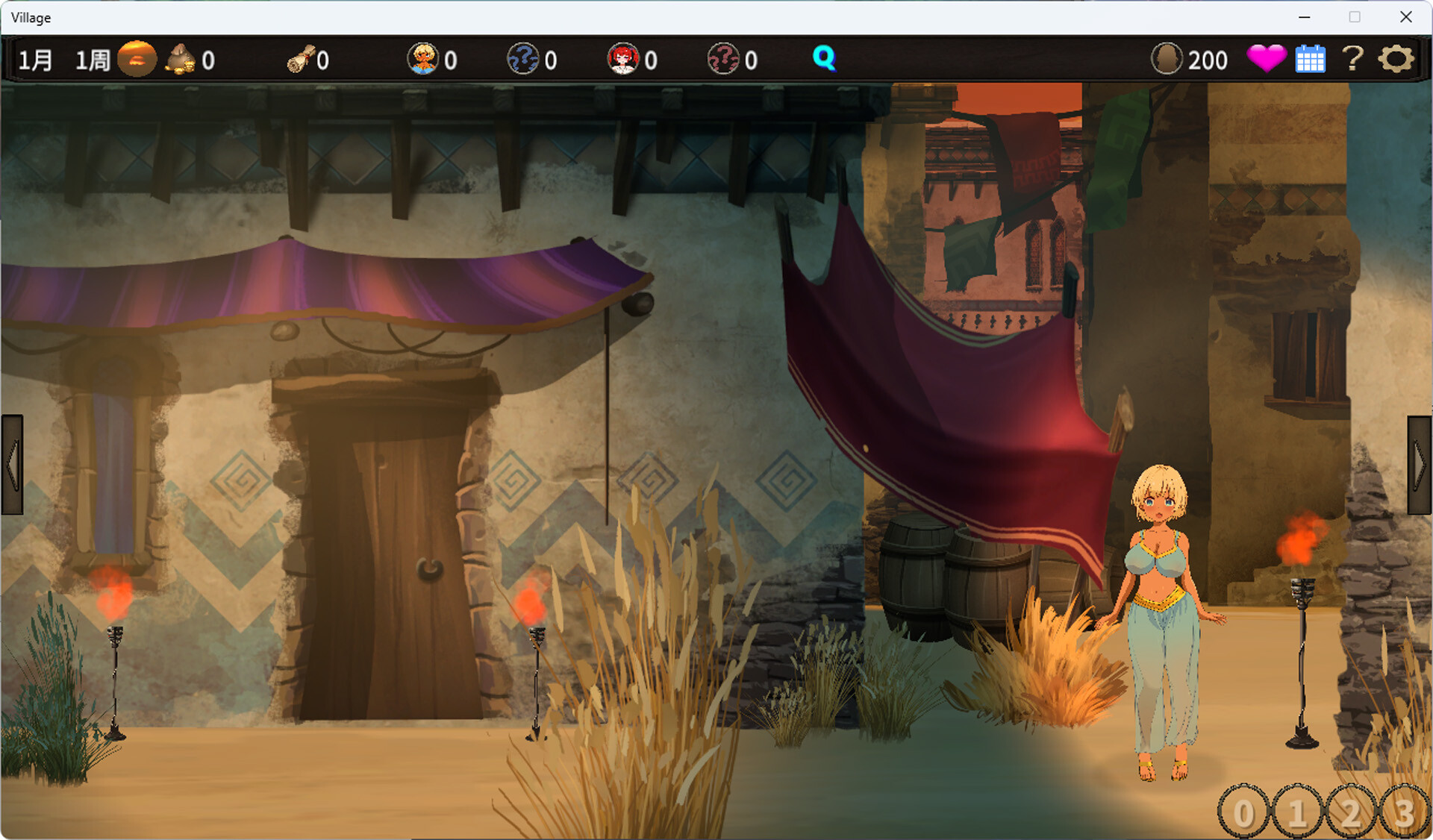Choose the number 0 round button
Screen dimensions: 1433x840
[x=1243, y=812]
